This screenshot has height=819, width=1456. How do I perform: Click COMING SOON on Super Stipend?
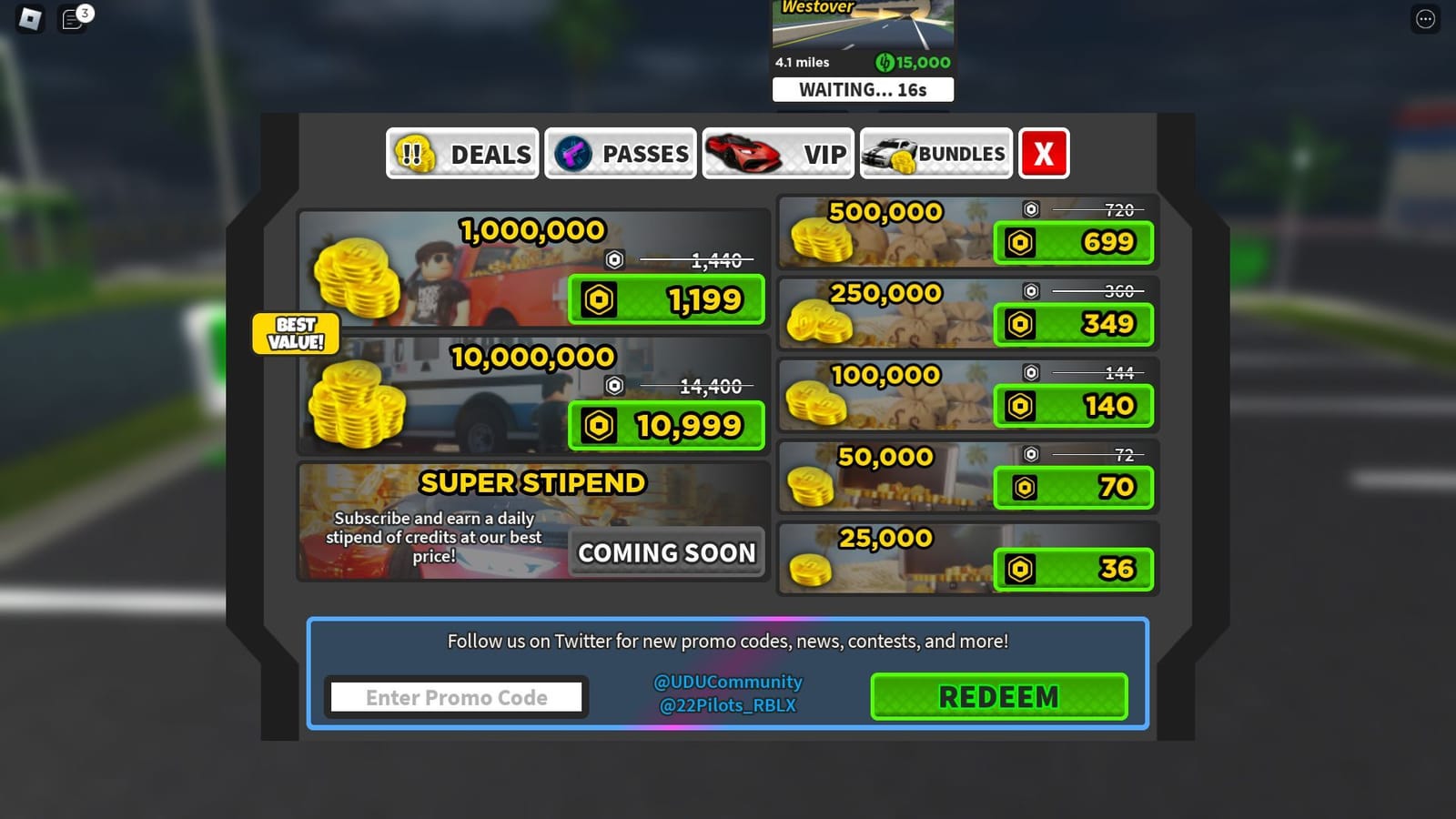click(x=666, y=552)
